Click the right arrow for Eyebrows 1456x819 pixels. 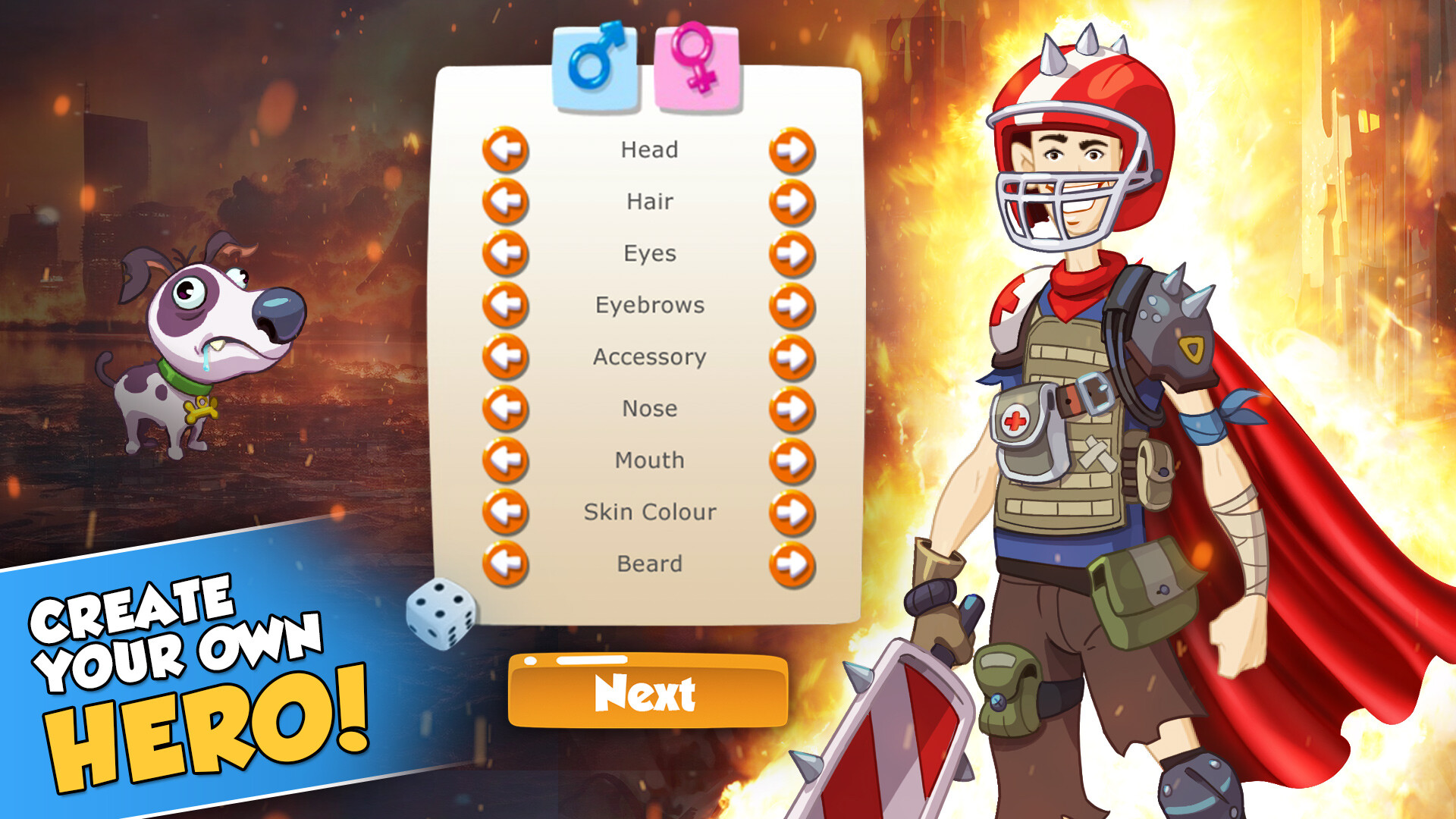pyautogui.click(x=791, y=304)
